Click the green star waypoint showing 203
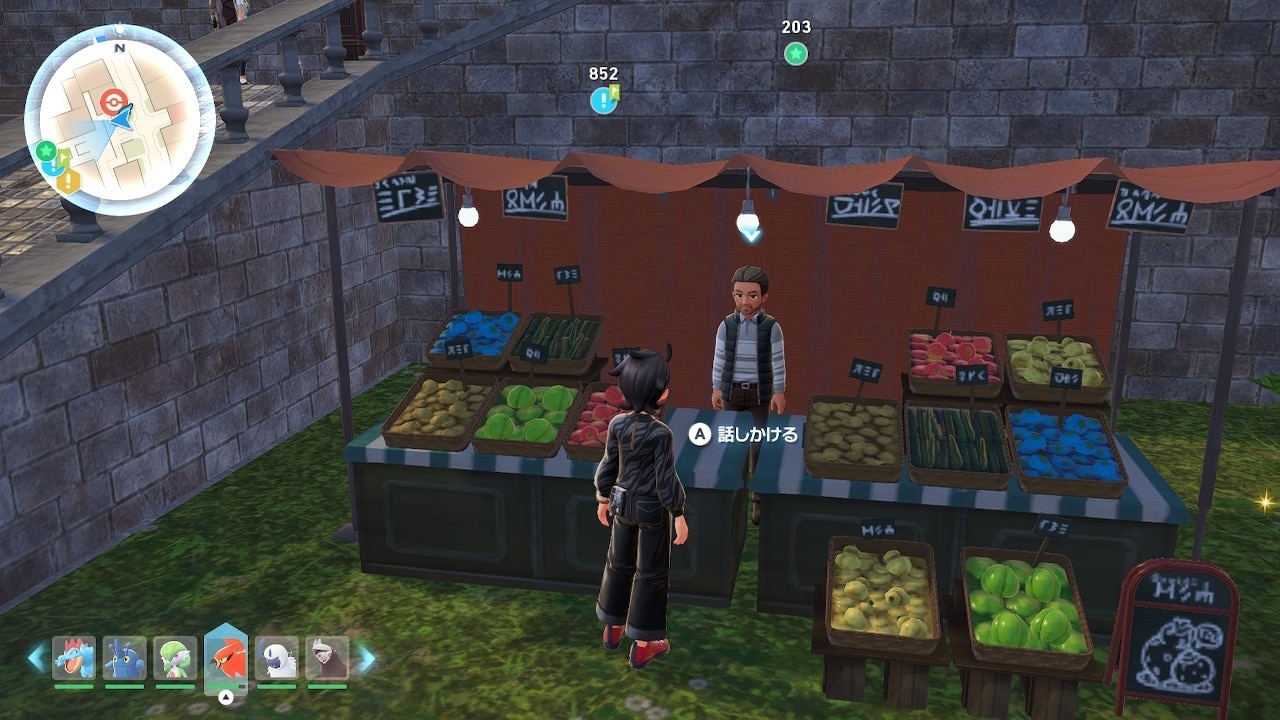This screenshot has width=1280, height=720. tap(795, 54)
